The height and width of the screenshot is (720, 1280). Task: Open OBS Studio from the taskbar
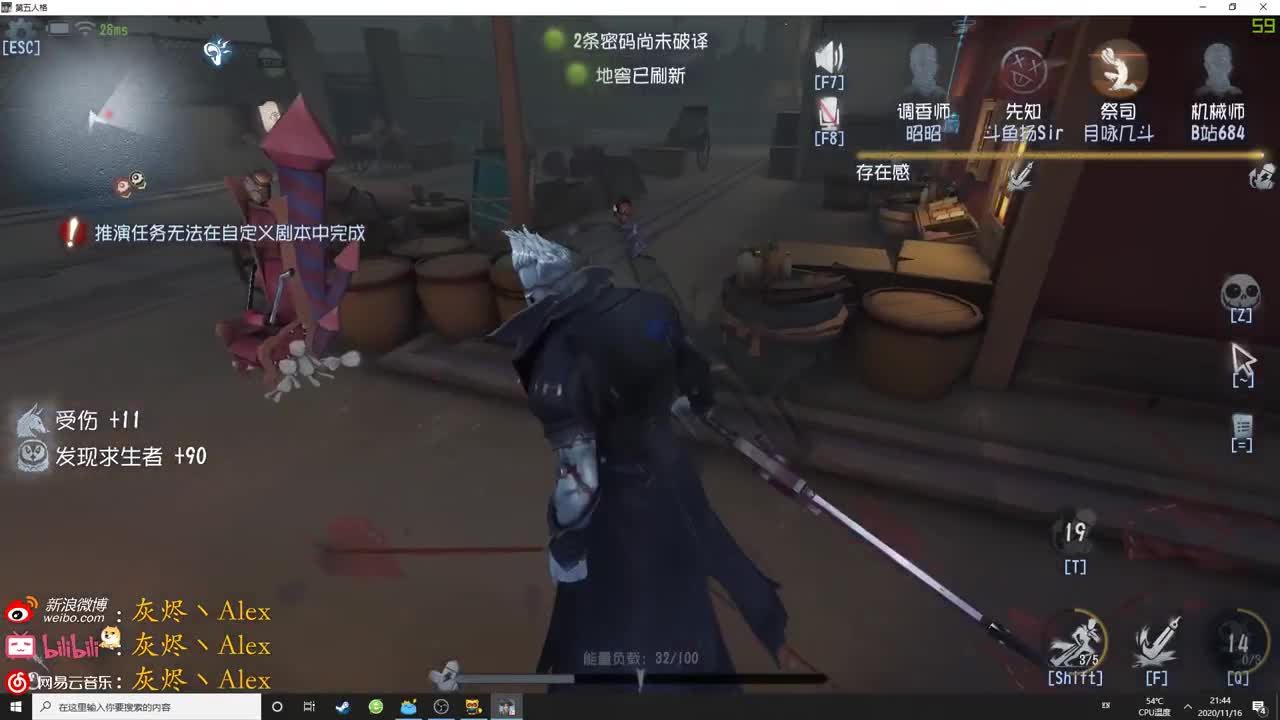coord(440,707)
